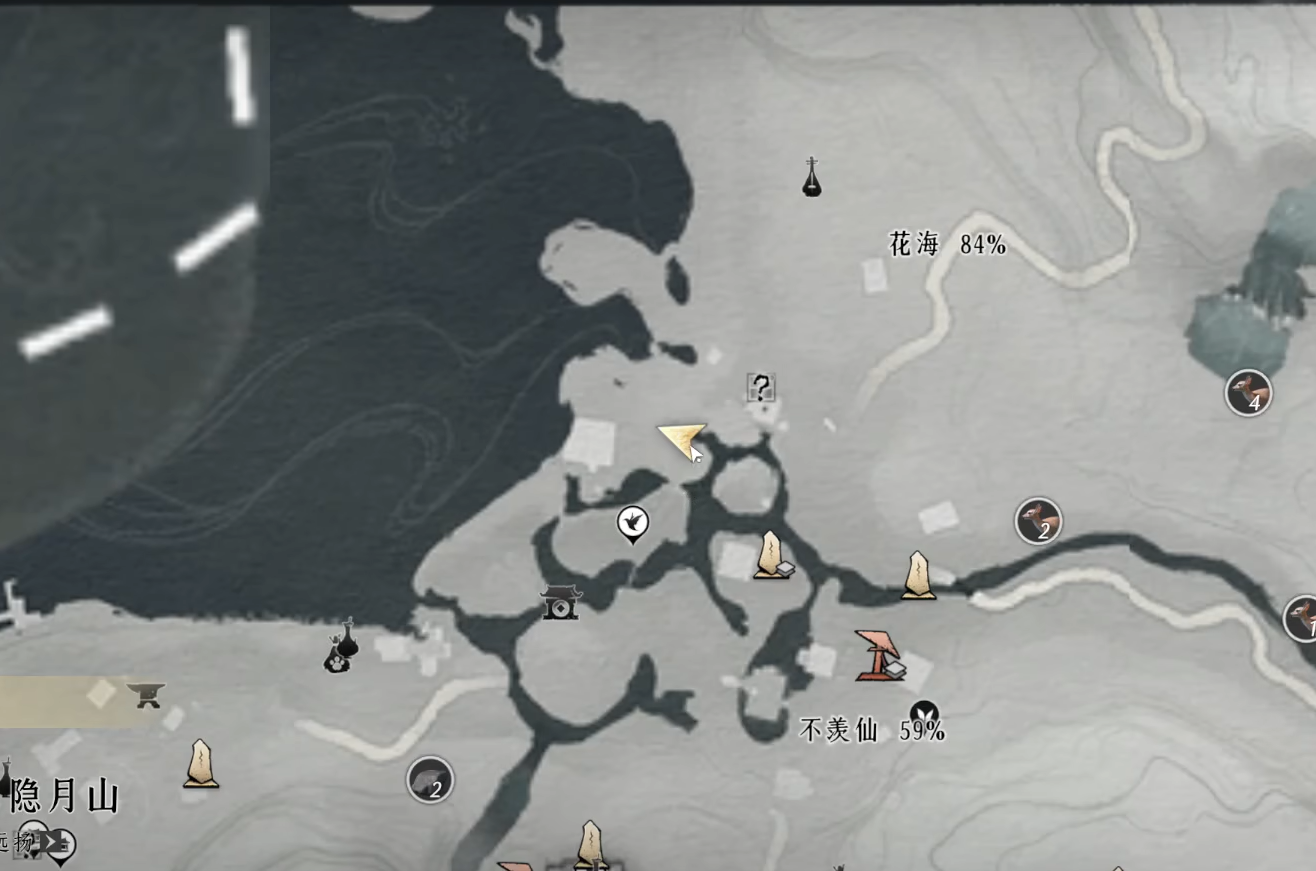Viewport: 1316px width, 871px height.
Task: Select the black leaf icon beside 不羡仙
Action: coord(924,712)
